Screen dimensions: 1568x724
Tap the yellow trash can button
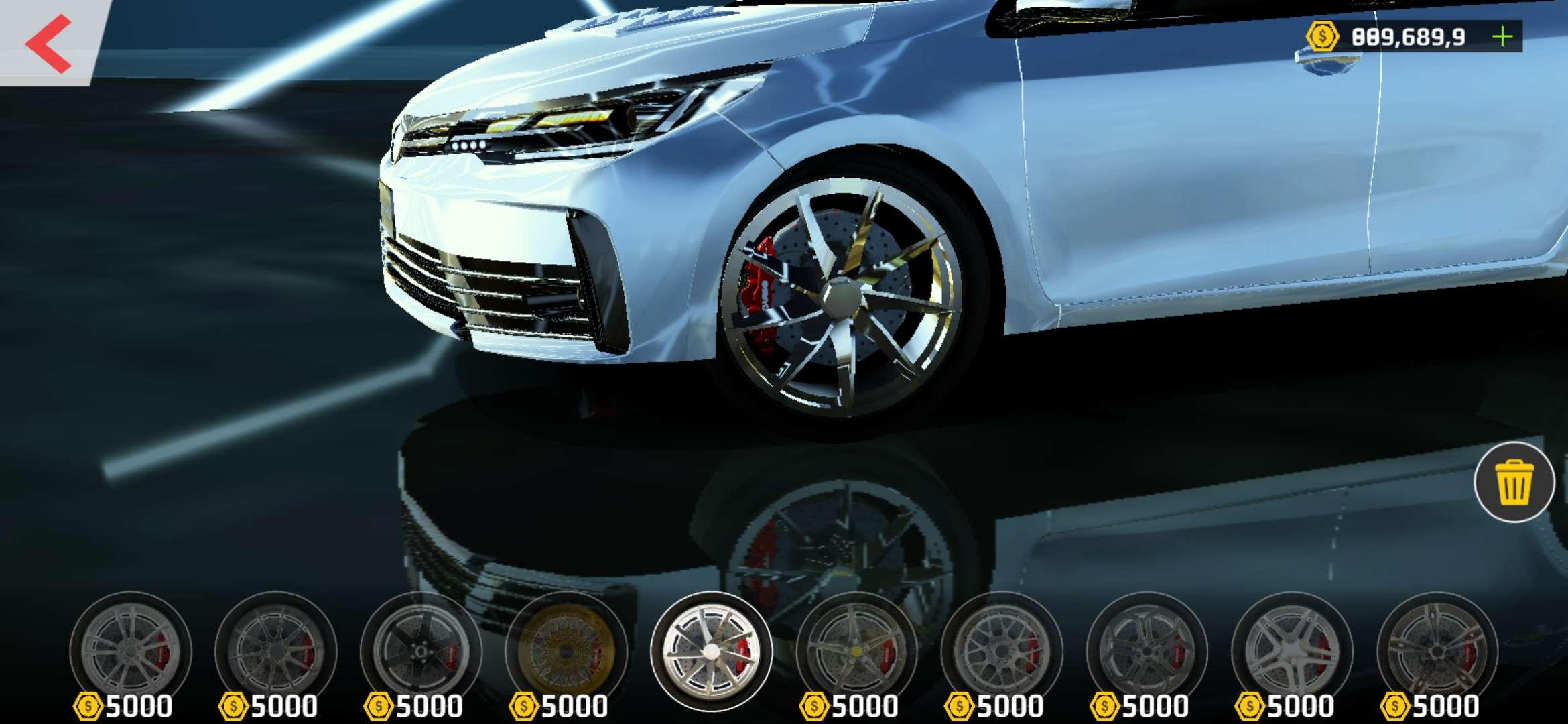click(1514, 482)
